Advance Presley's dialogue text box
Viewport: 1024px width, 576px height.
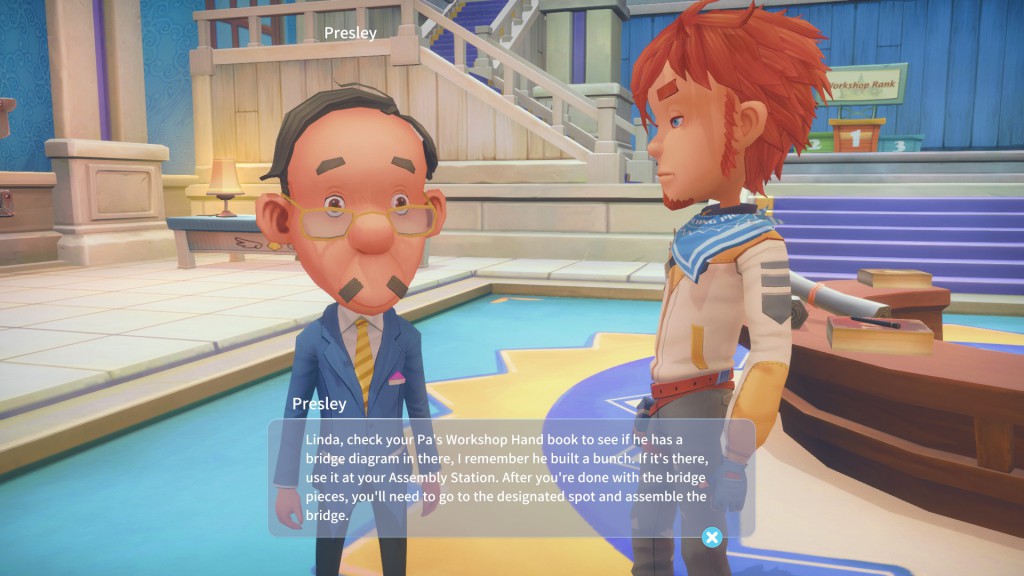click(x=510, y=476)
